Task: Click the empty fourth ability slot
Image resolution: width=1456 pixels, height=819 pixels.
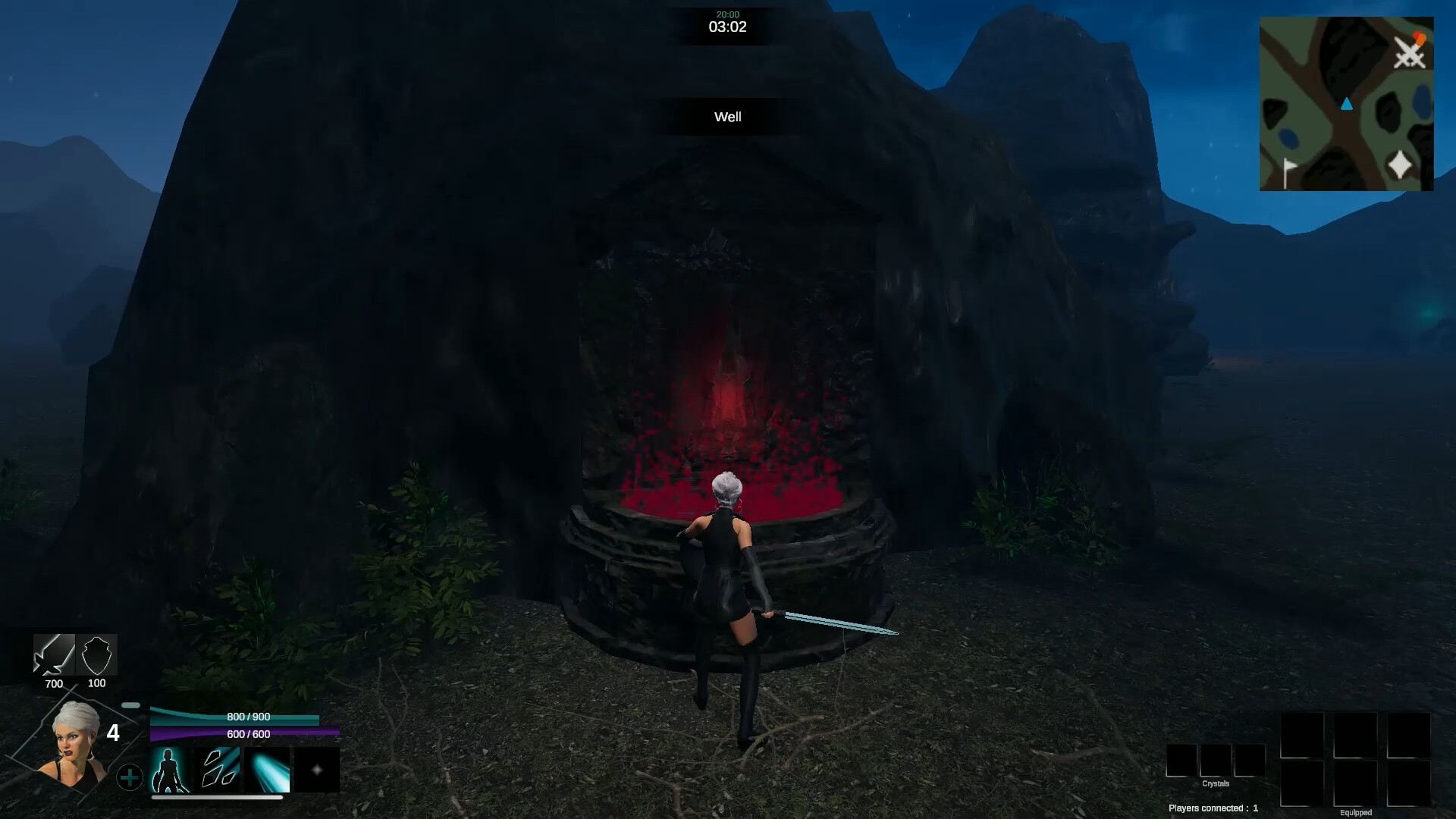Action: (x=317, y=770)
